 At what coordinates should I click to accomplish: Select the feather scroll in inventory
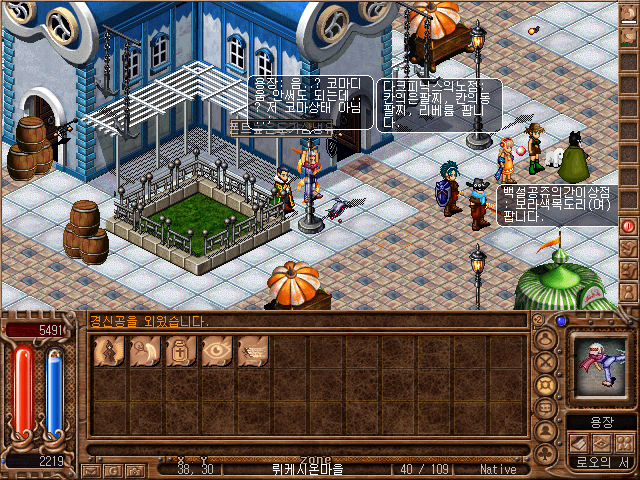coord(143,352)
